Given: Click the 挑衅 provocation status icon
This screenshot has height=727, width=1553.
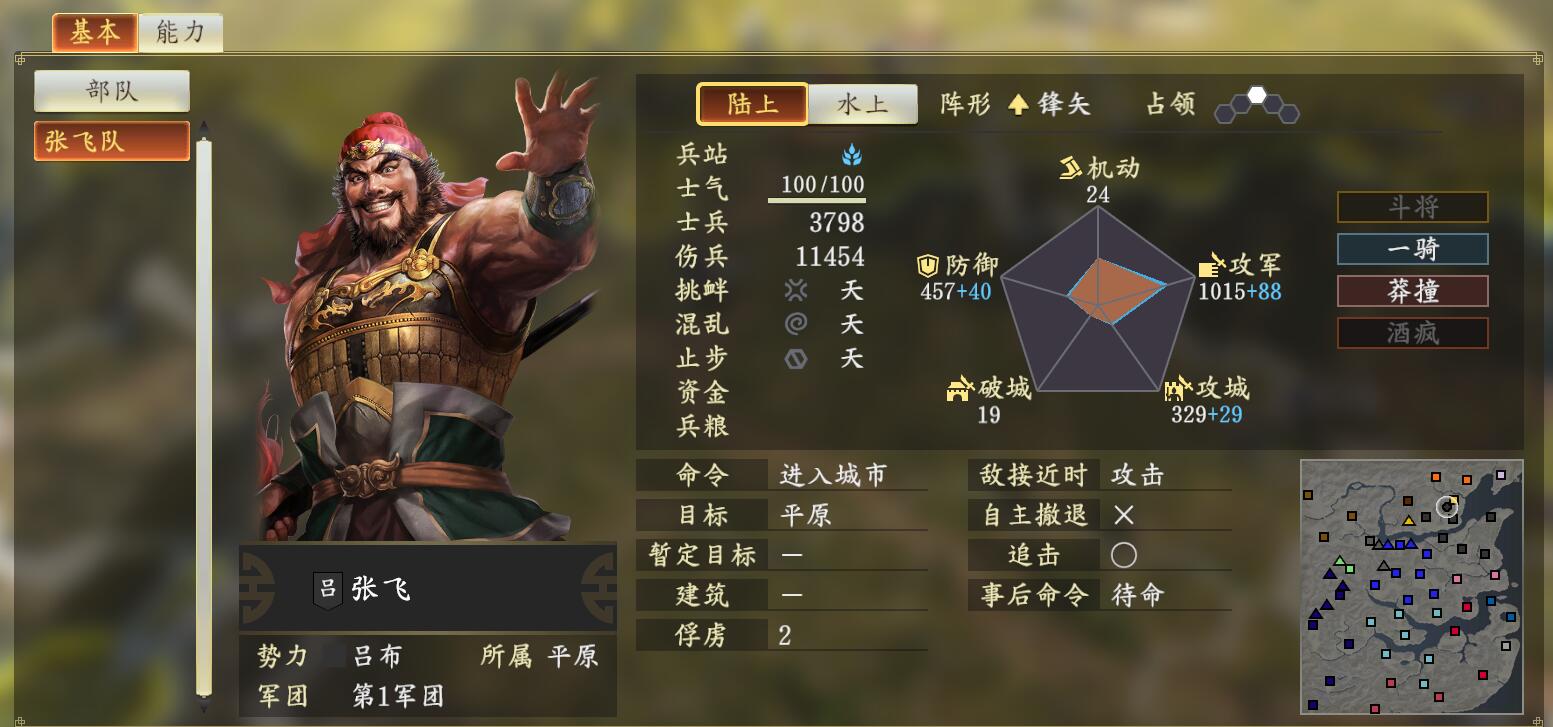Looking at the screenshot, I should pos(797,290).
